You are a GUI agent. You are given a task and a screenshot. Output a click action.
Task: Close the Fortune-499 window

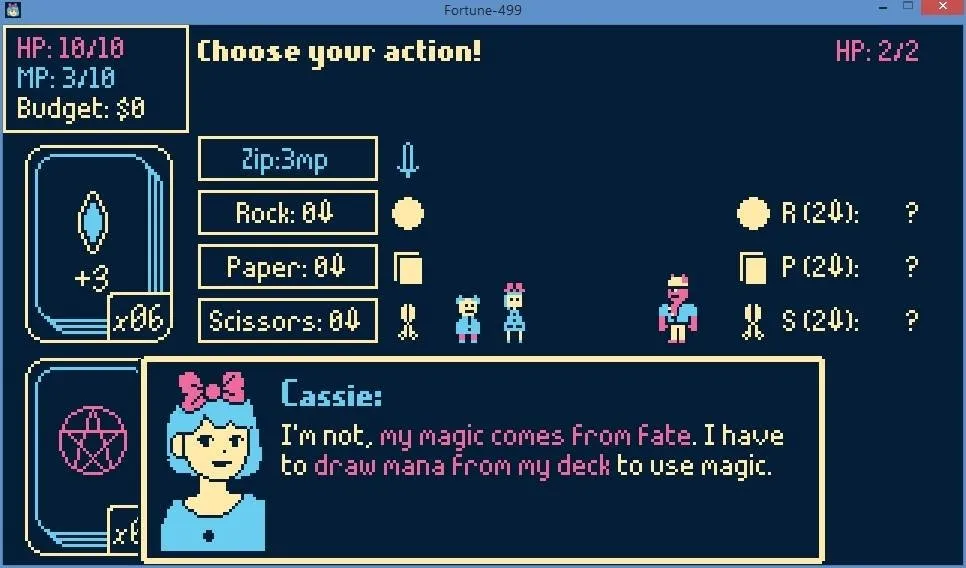943,9
